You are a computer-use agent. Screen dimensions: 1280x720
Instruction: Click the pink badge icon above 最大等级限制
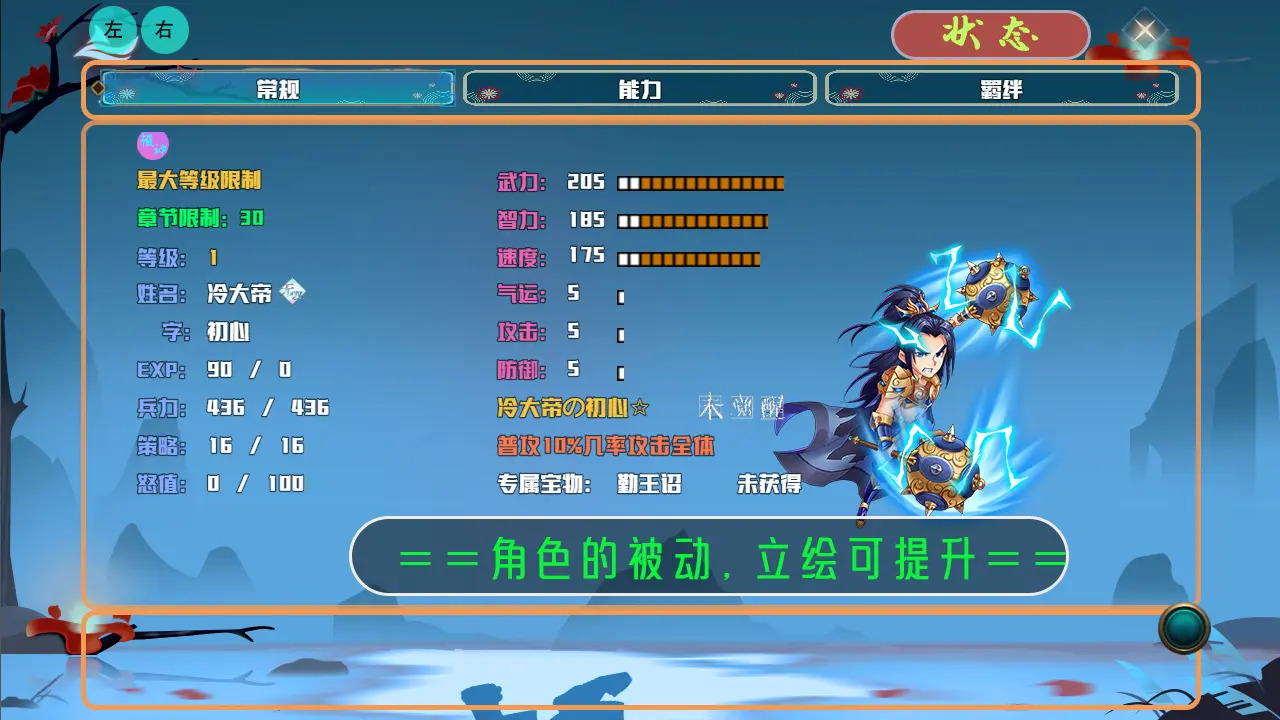152,145
